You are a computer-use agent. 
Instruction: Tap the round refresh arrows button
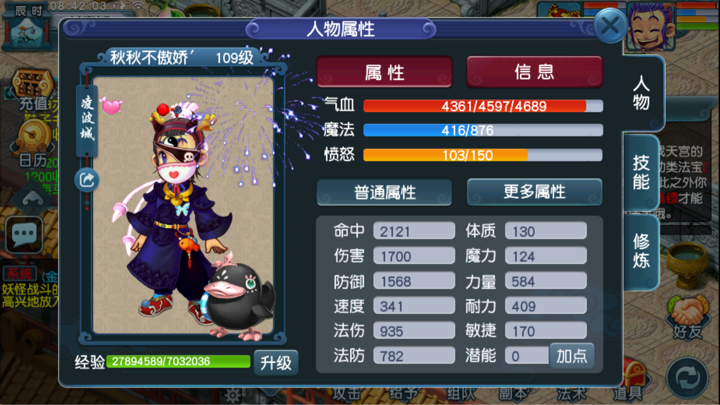coord(687,378)
